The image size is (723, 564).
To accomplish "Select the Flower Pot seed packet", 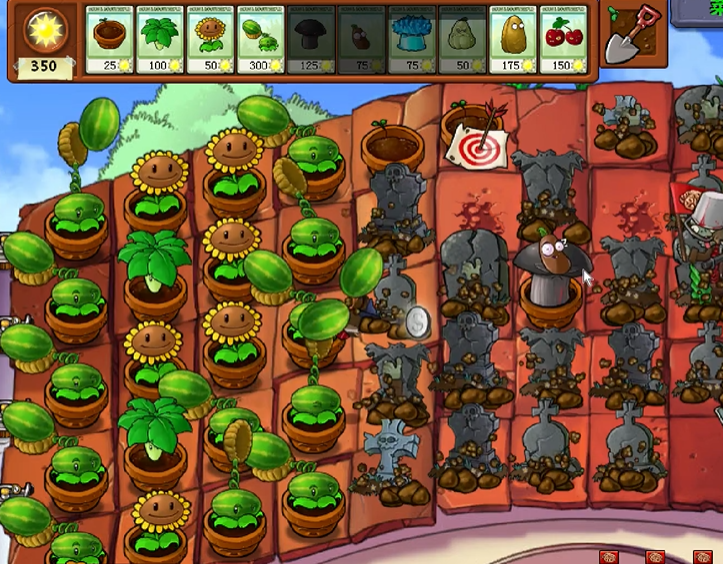I will point(109,41).
